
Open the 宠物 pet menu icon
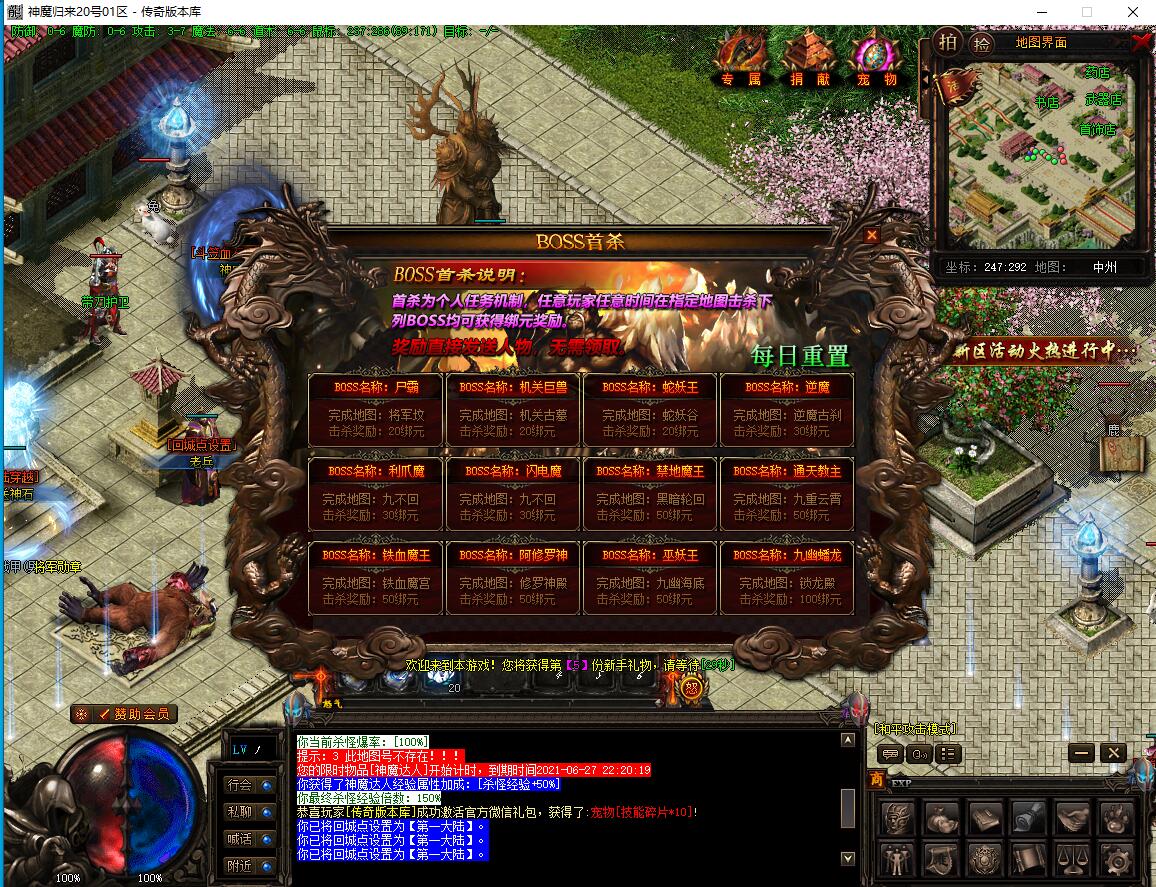(x=876, y=58)
